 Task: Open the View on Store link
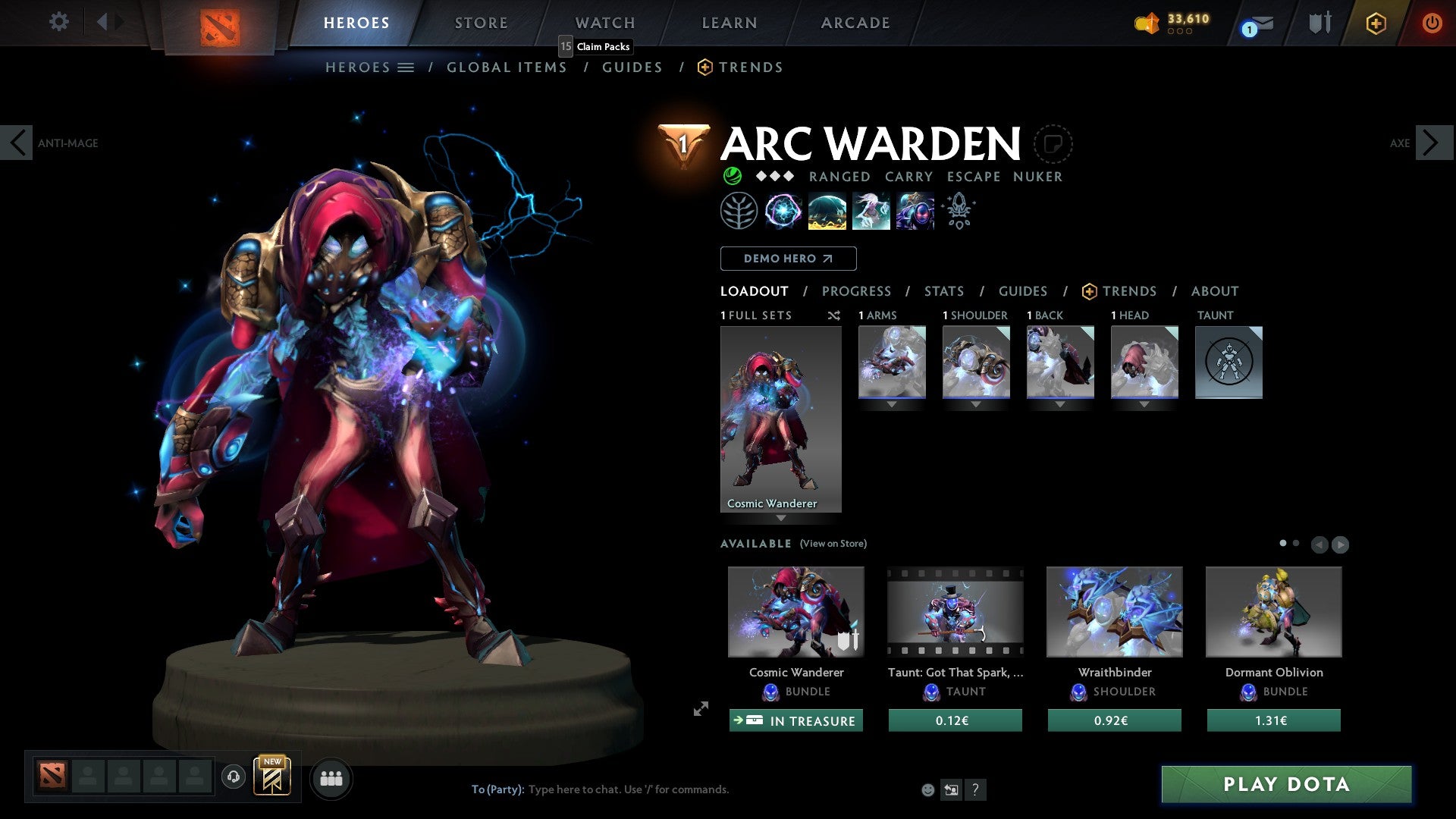[x=834, y=544]
